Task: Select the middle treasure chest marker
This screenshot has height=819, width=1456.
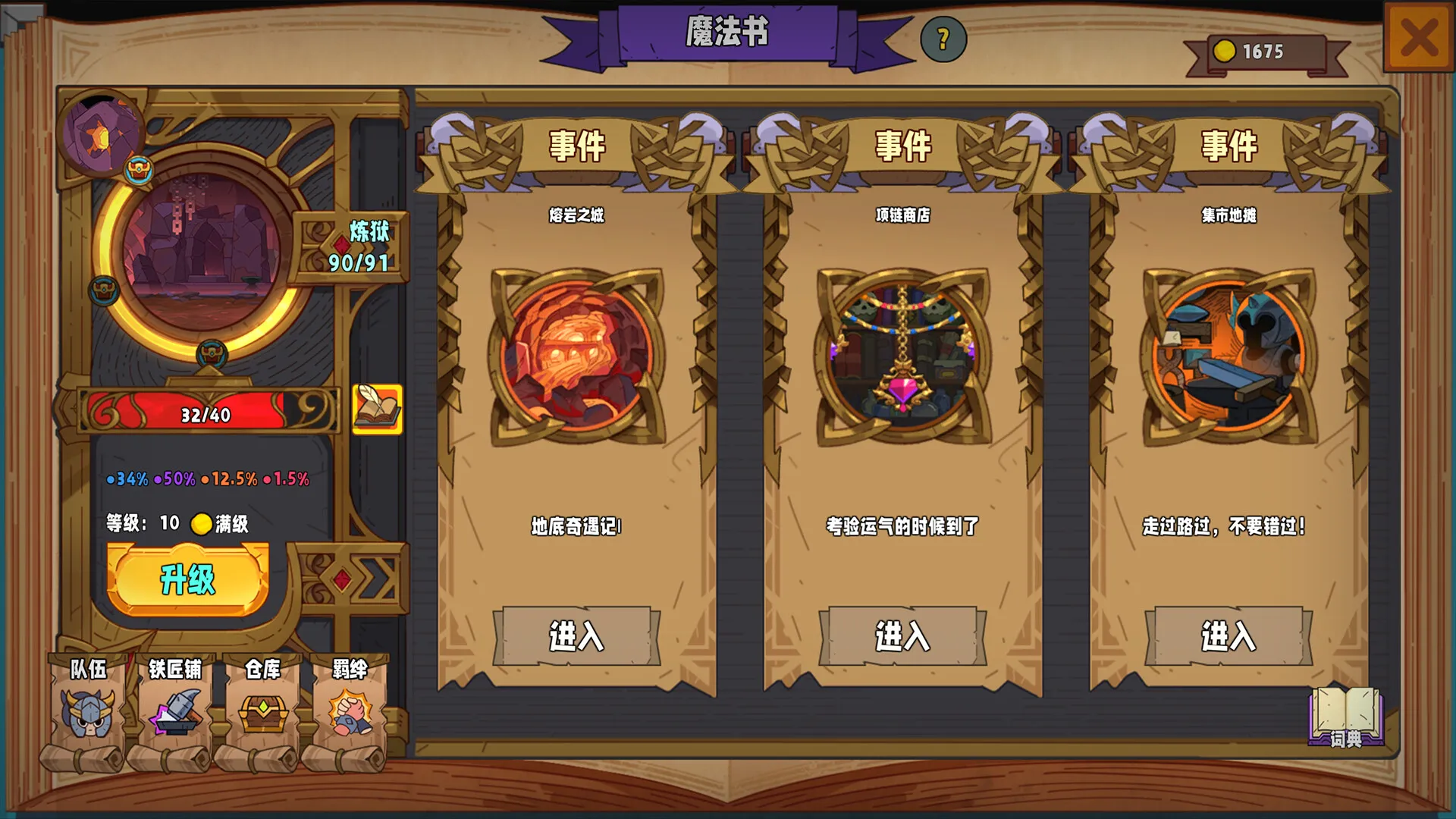Action: click(x=104, y=290)
